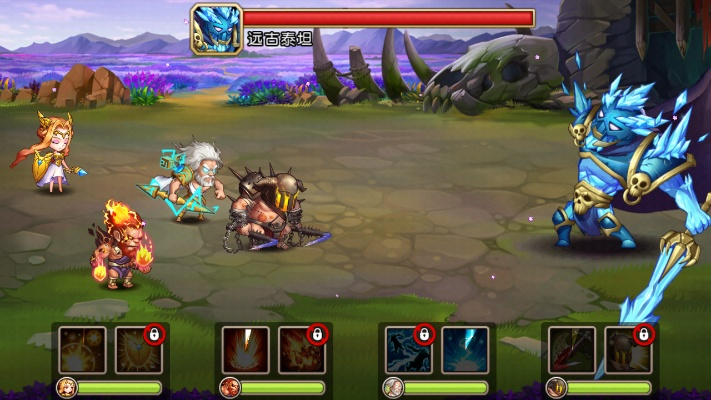
Task: Click the blonde heroine's portrait
Action: 67,387
